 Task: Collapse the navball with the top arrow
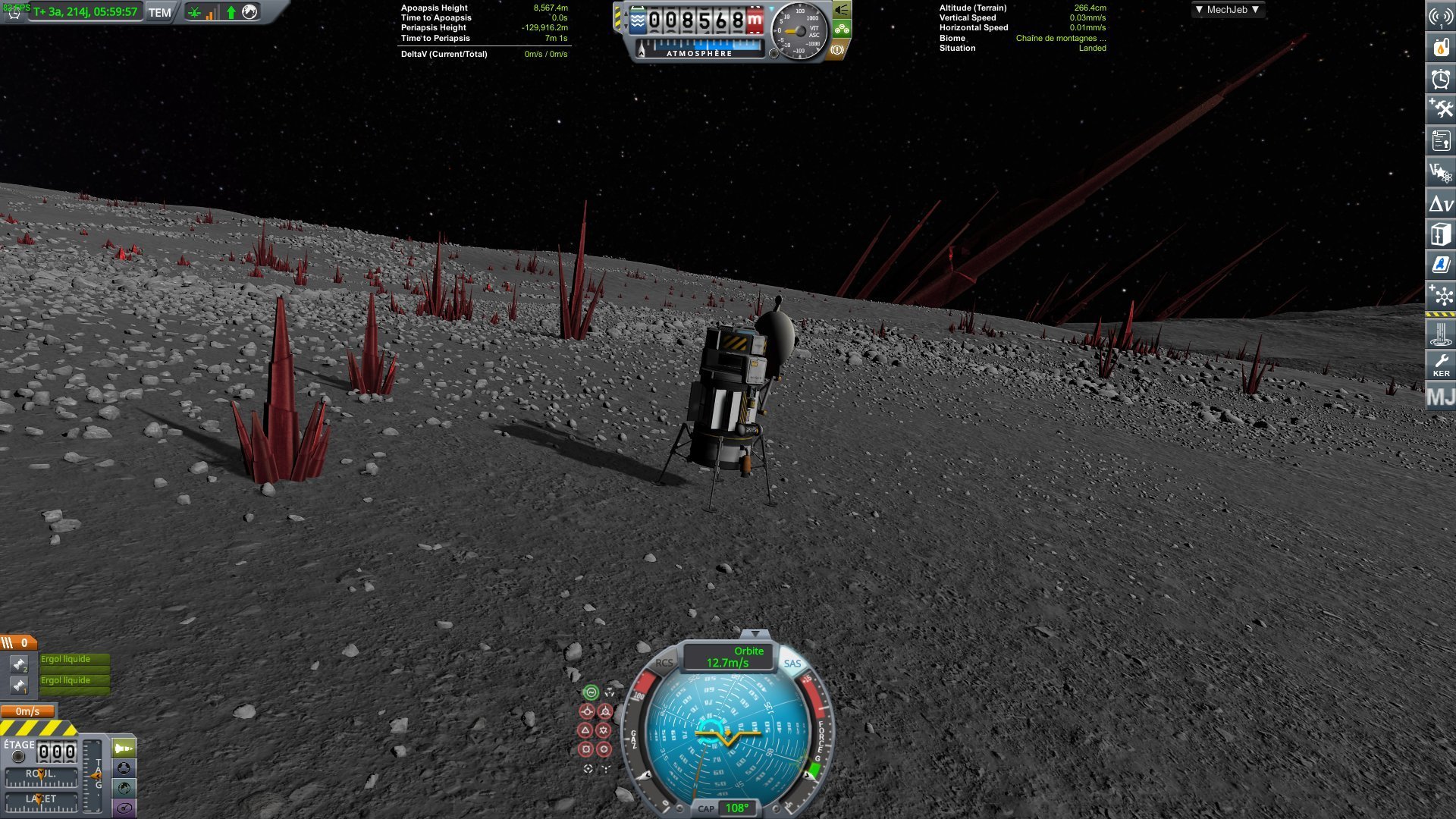click(x=755, y=634)
